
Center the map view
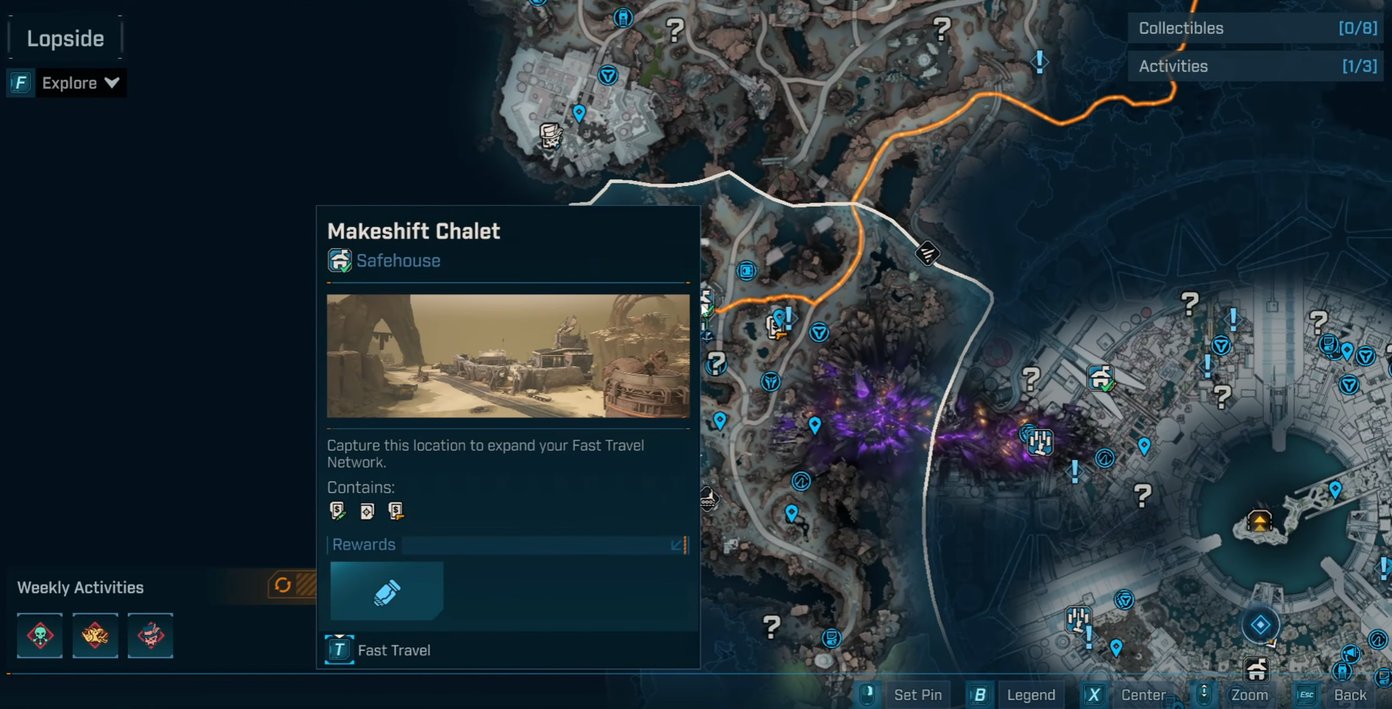tap(1127, 695)
